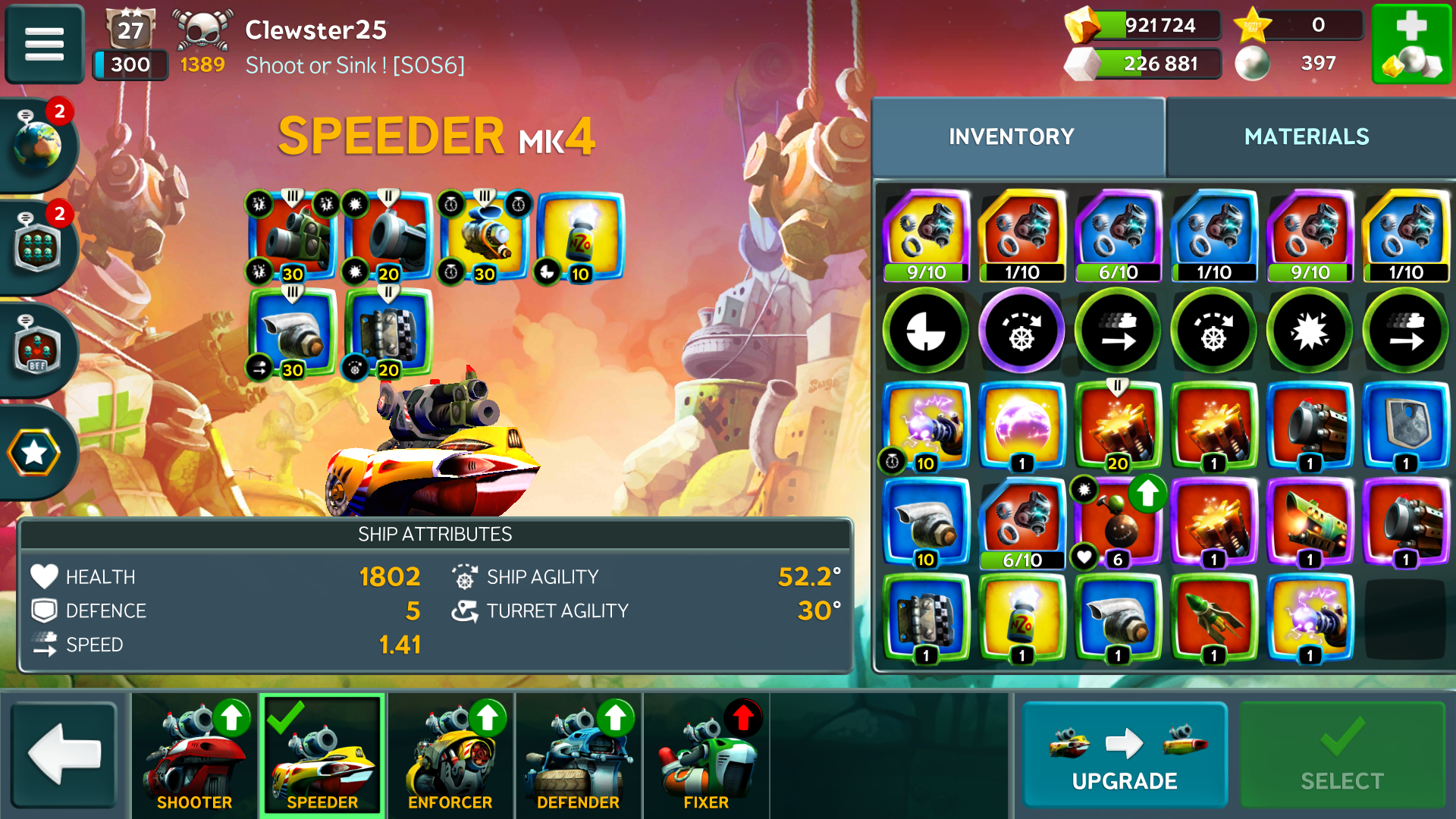This screenshot has height=819, width=1456.
Task: Open the green plus shop button
Action: pos(1411,43)
